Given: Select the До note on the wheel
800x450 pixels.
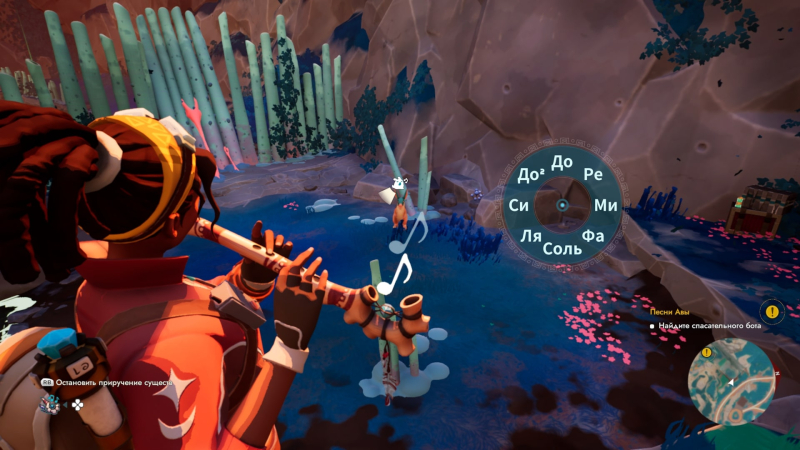Looking at the screenshot, I should tap(562, 162).
